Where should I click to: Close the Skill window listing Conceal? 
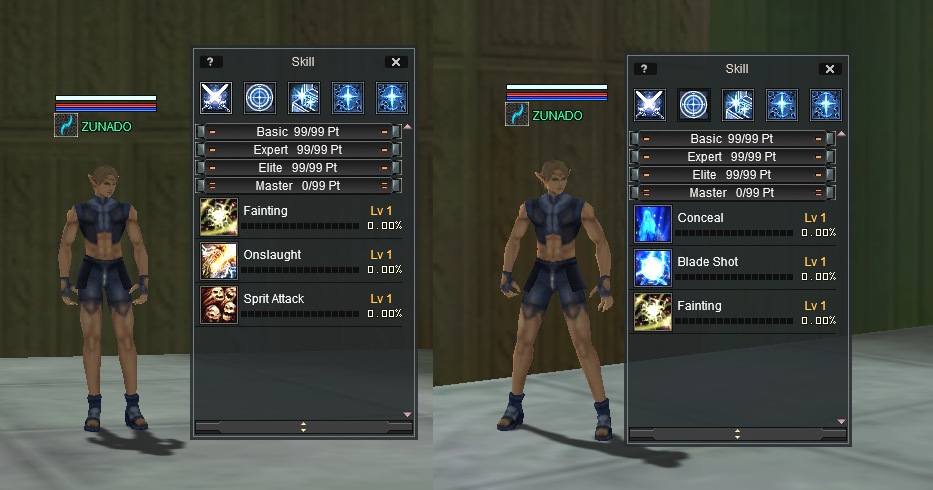click(830, 69)
